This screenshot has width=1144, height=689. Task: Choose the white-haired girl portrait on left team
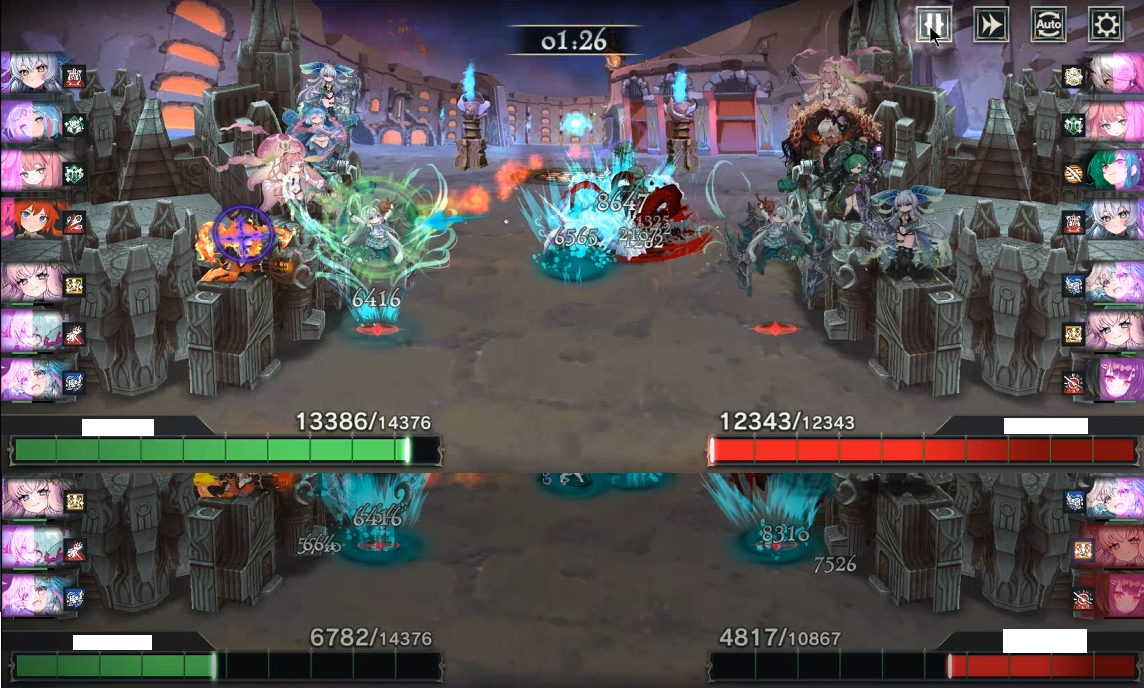point(31,74)
